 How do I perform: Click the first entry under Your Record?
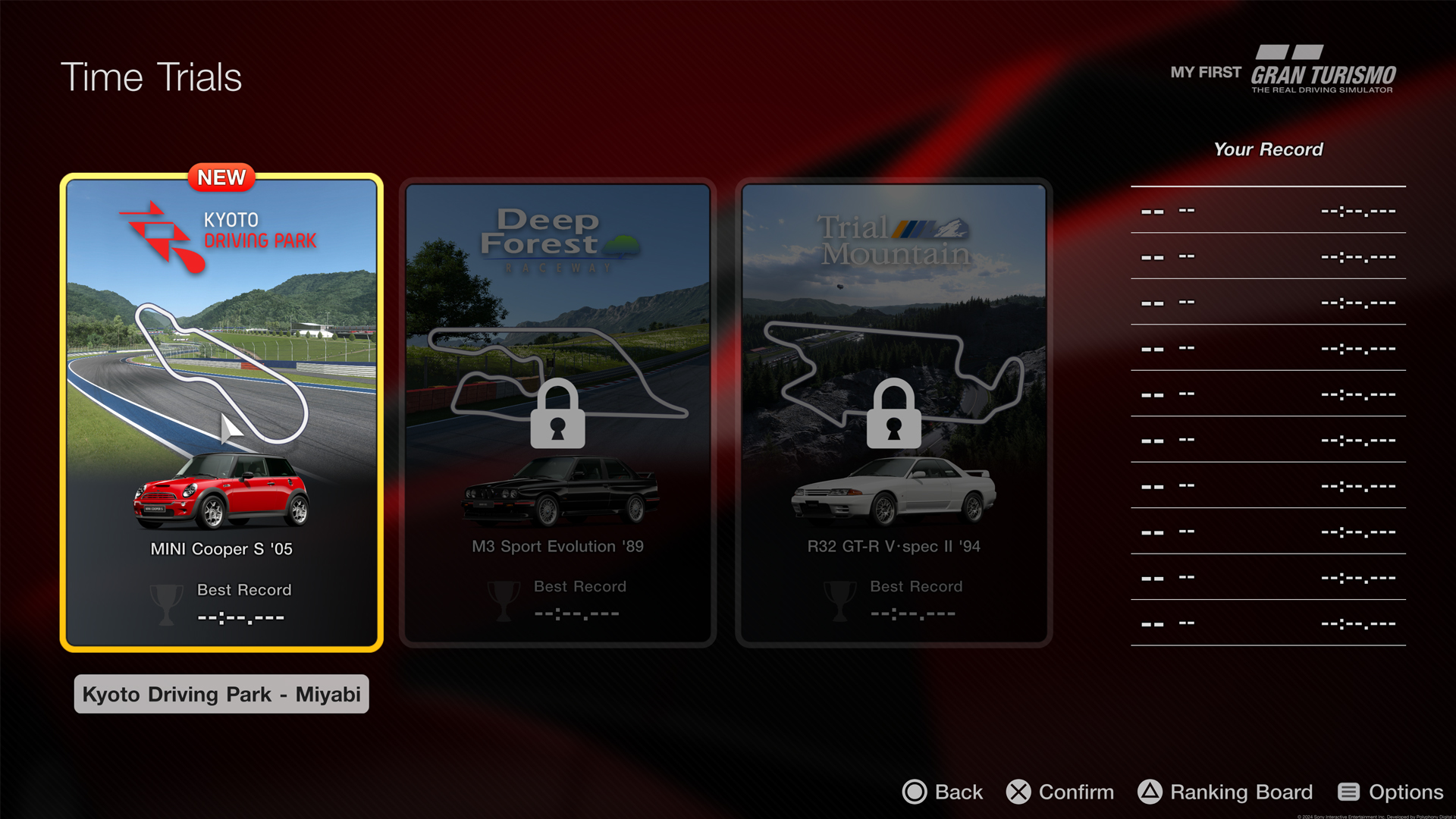1266,210
